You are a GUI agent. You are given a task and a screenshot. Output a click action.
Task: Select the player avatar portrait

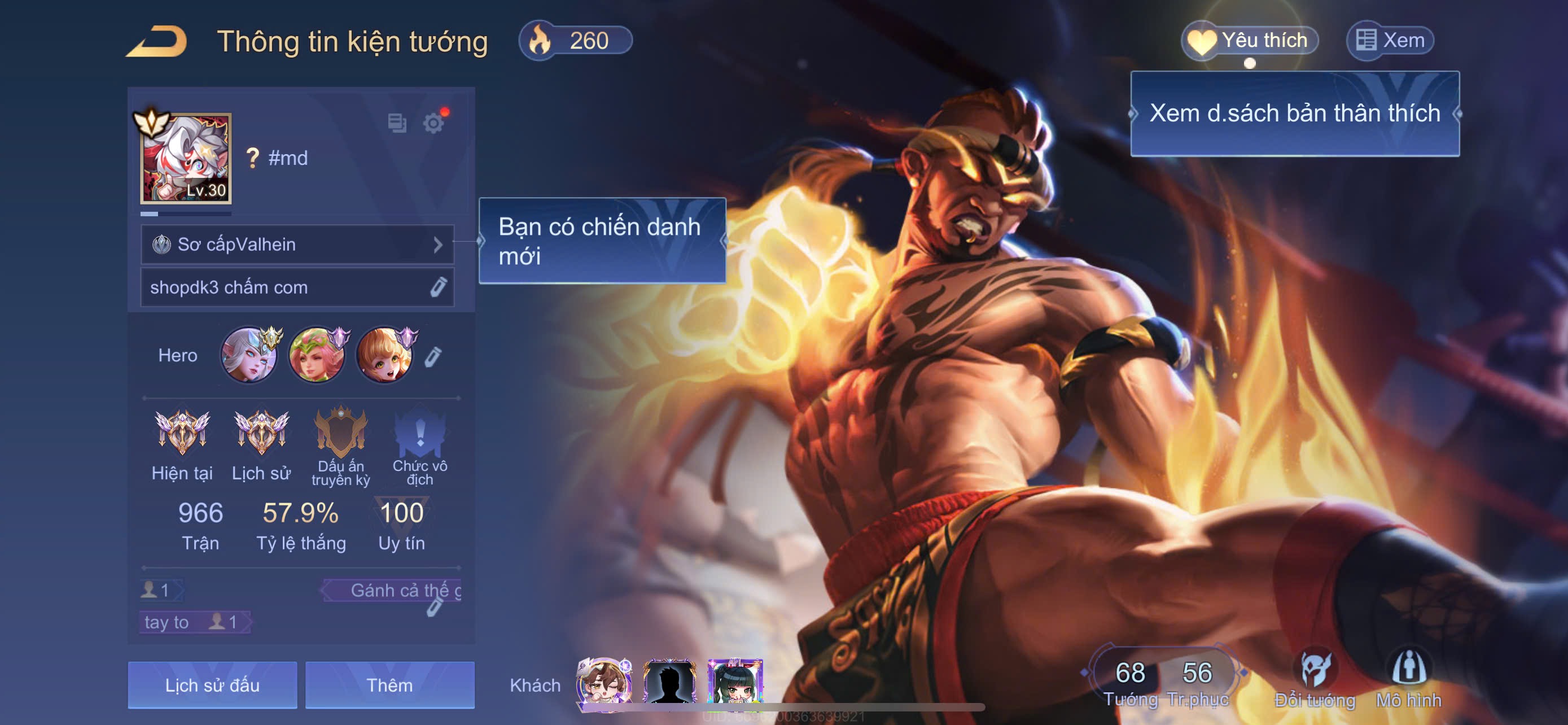click(186, 158)
